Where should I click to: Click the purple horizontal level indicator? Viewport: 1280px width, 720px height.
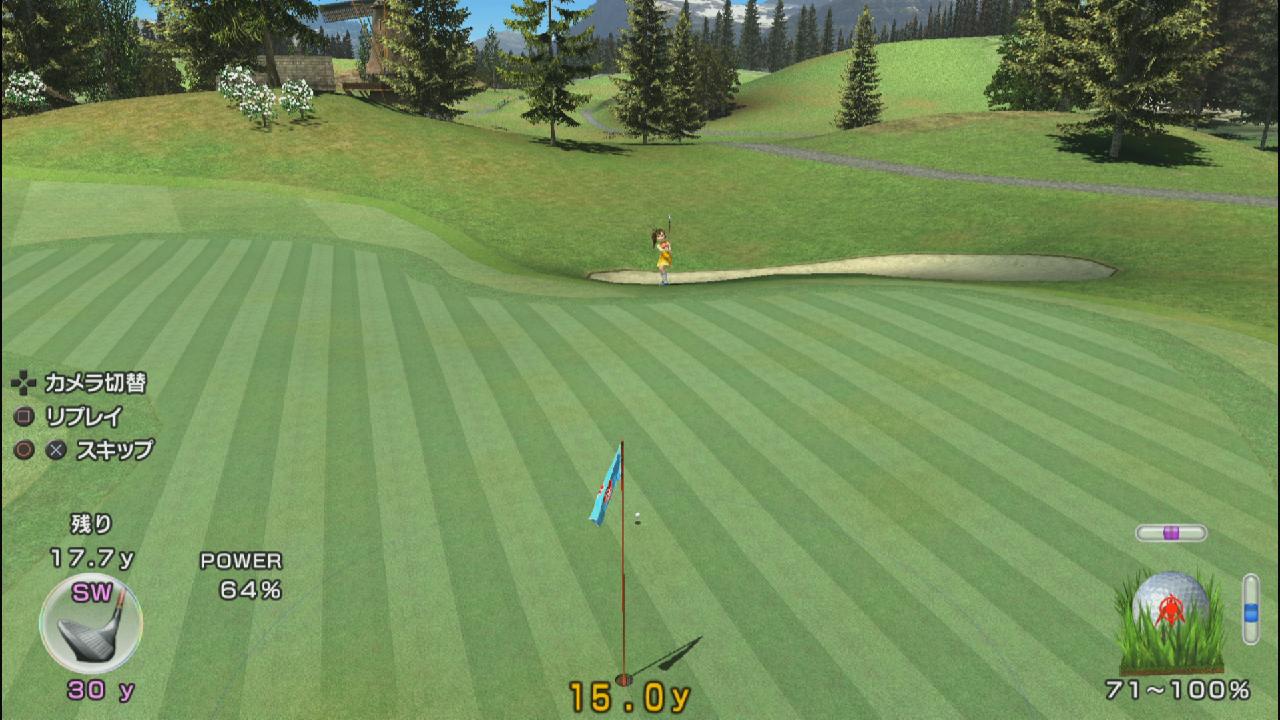coord(1171,533)
